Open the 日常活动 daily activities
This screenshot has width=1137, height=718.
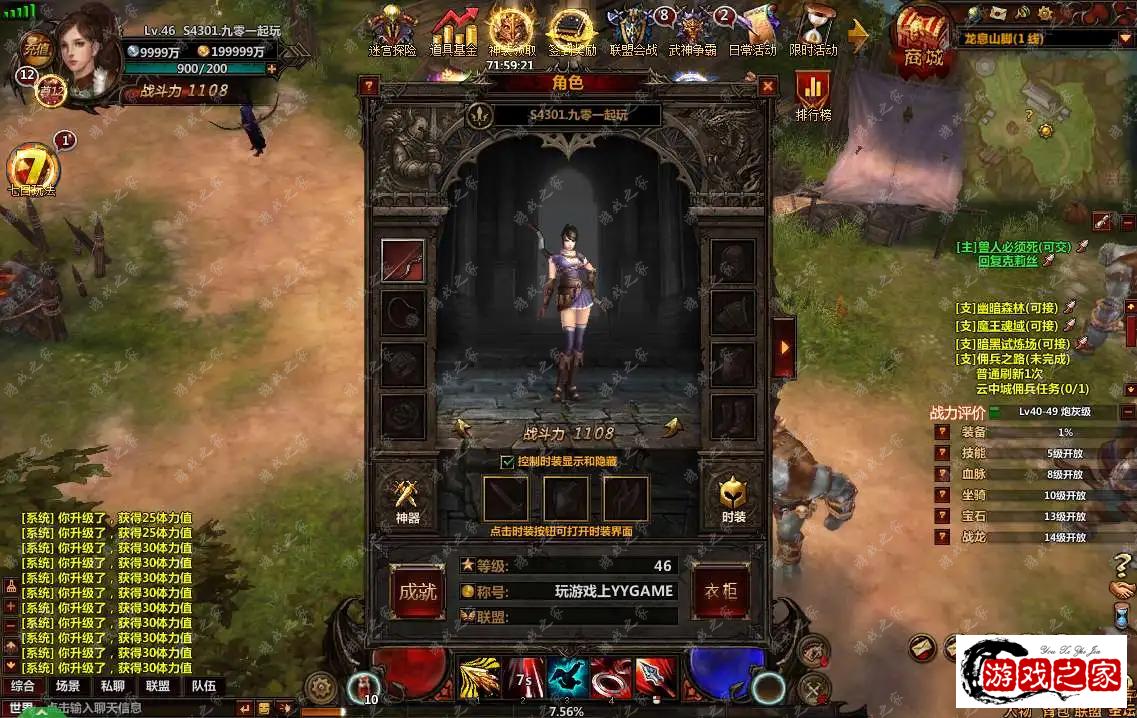point(751,32)
